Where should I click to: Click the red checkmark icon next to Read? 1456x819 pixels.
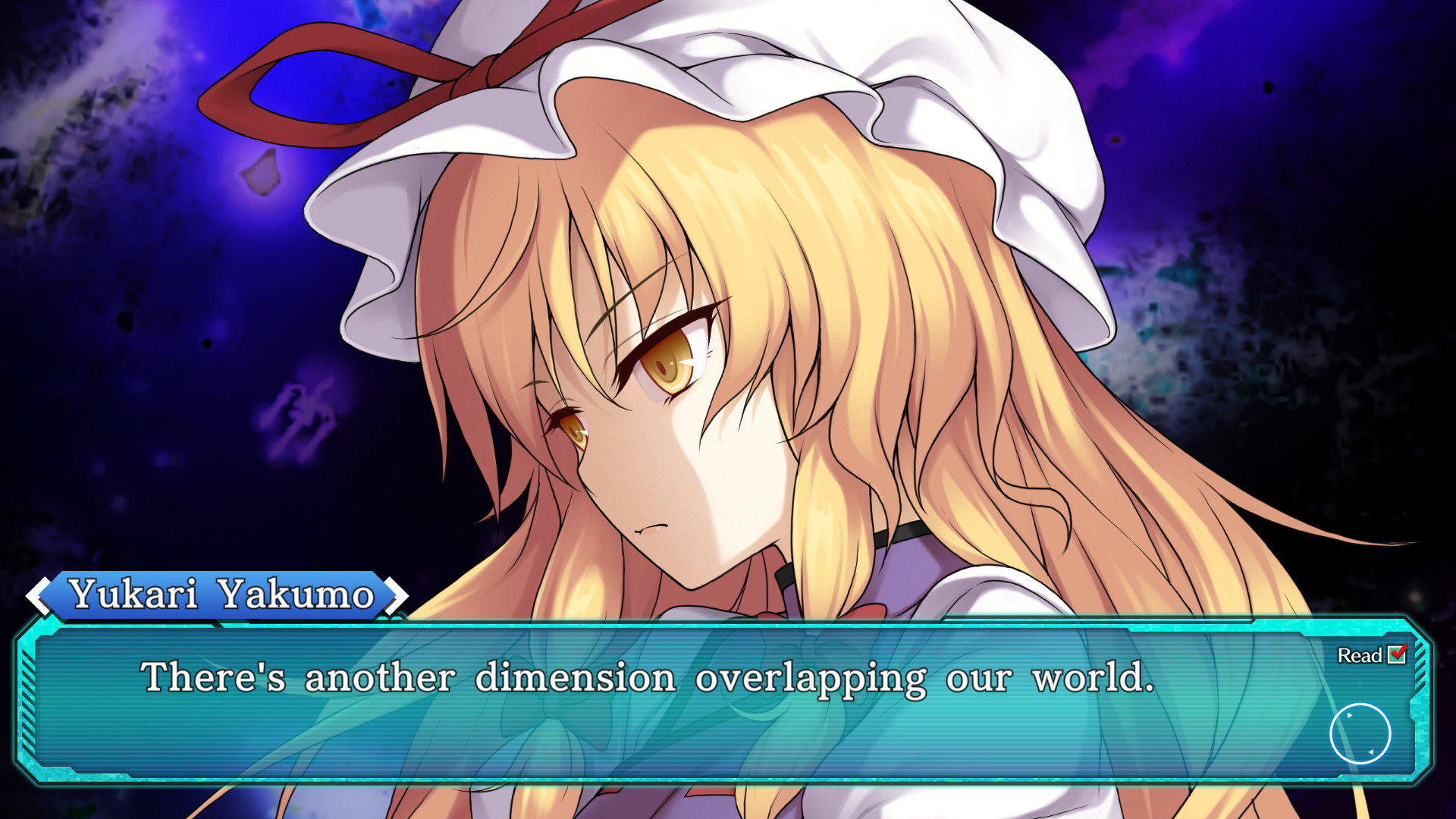tap(1398, 655)
